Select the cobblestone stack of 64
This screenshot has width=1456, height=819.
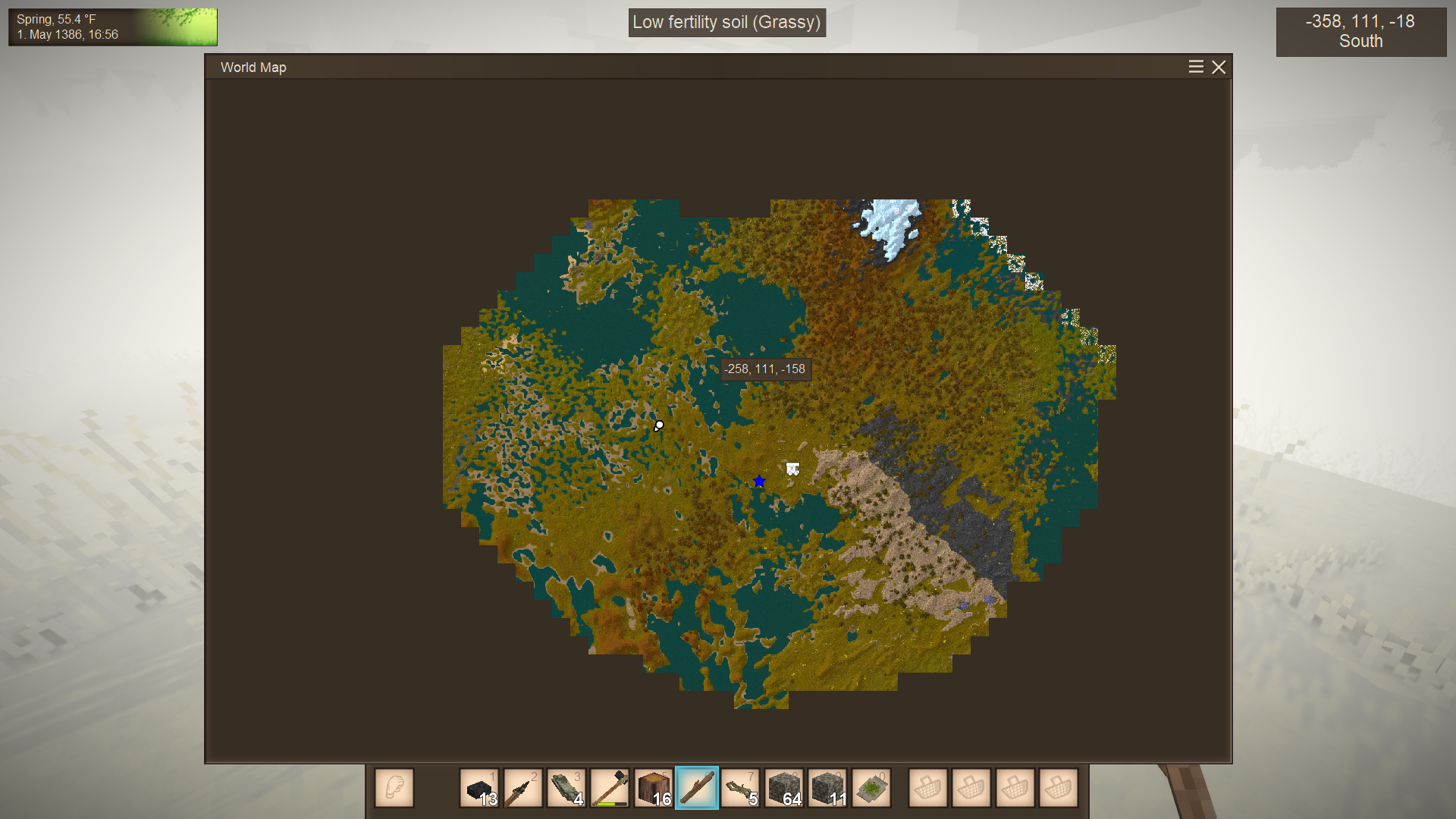(783, 789)
